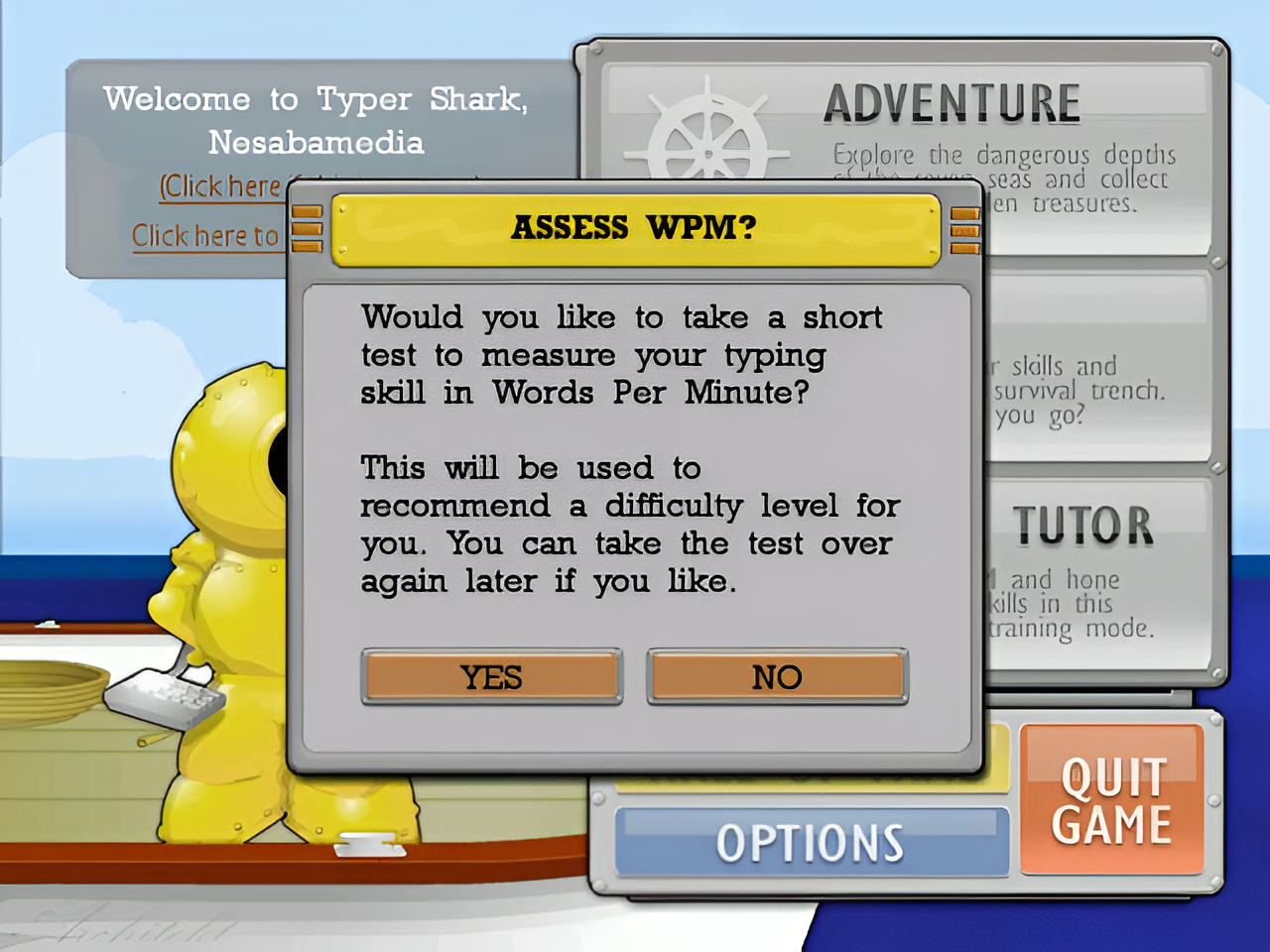The height and width of the screenshot is (952, 1270).
Task: Quit the game
Action: click(x=1112, y=800)
